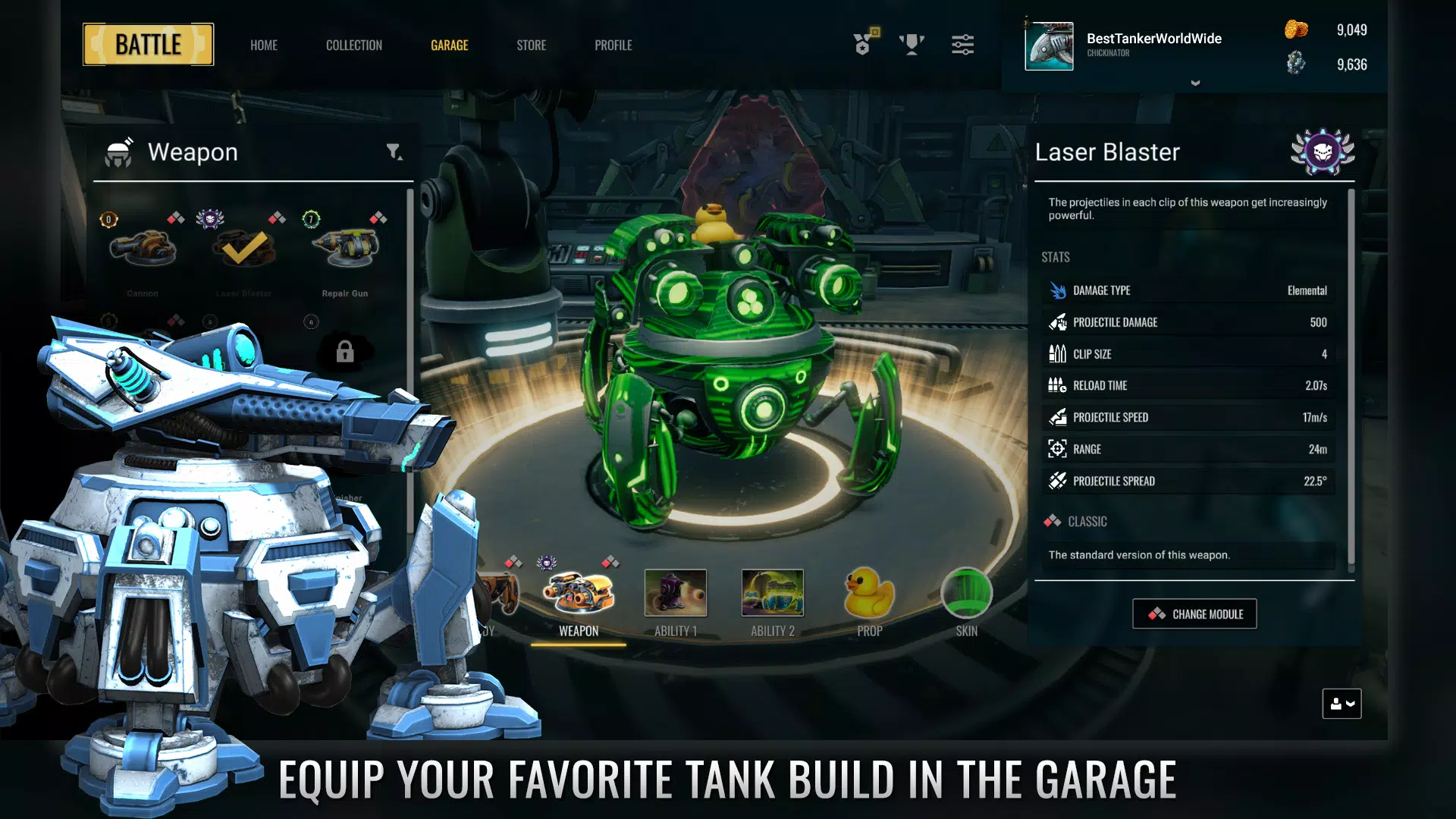Open the medals icon in the top bar

(863, 45)
